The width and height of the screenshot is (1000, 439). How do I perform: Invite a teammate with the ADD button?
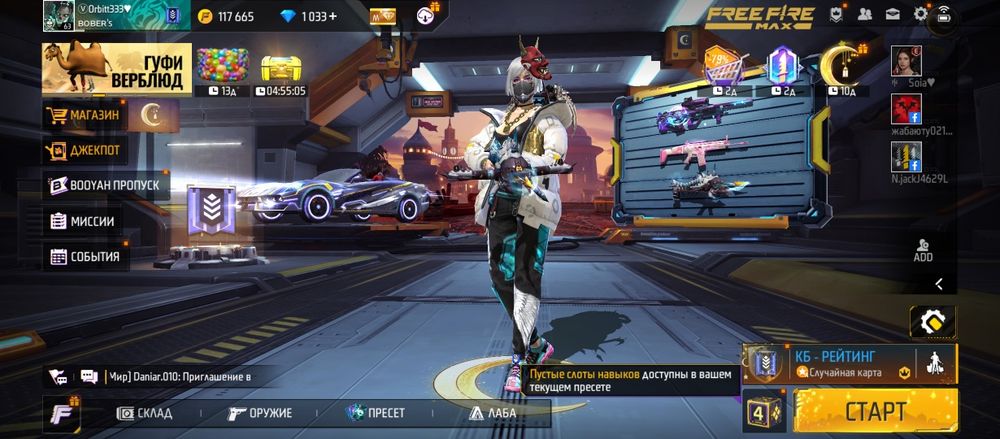[922, 250]
